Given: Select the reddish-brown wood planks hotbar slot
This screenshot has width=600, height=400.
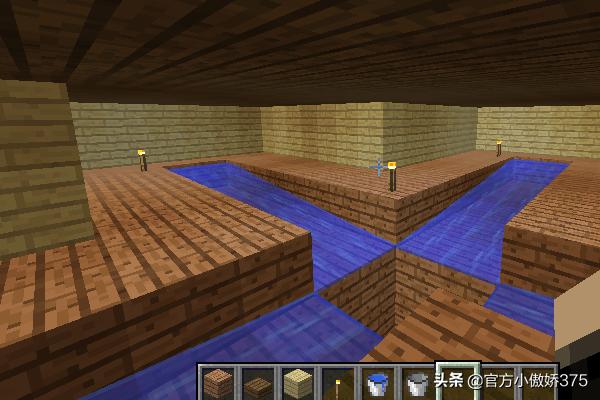Looking at the screenshot, I should 217,383.
